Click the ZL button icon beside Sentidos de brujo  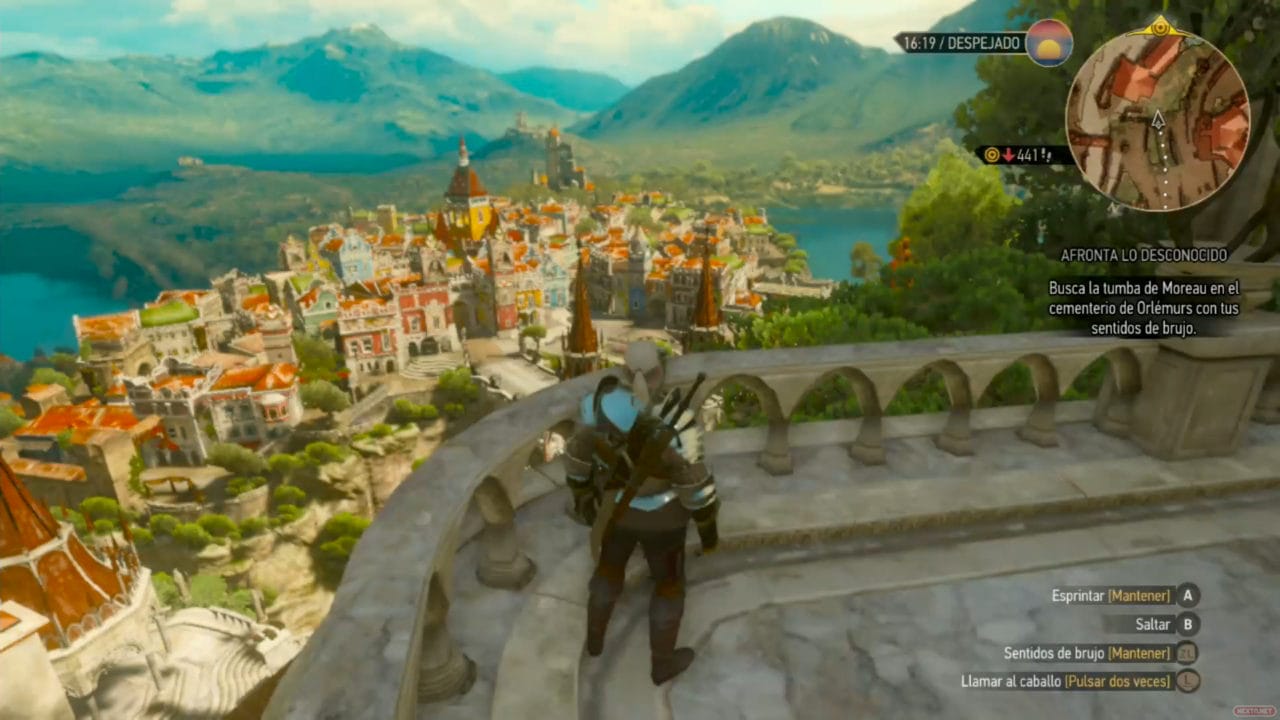pos(1187,653)
